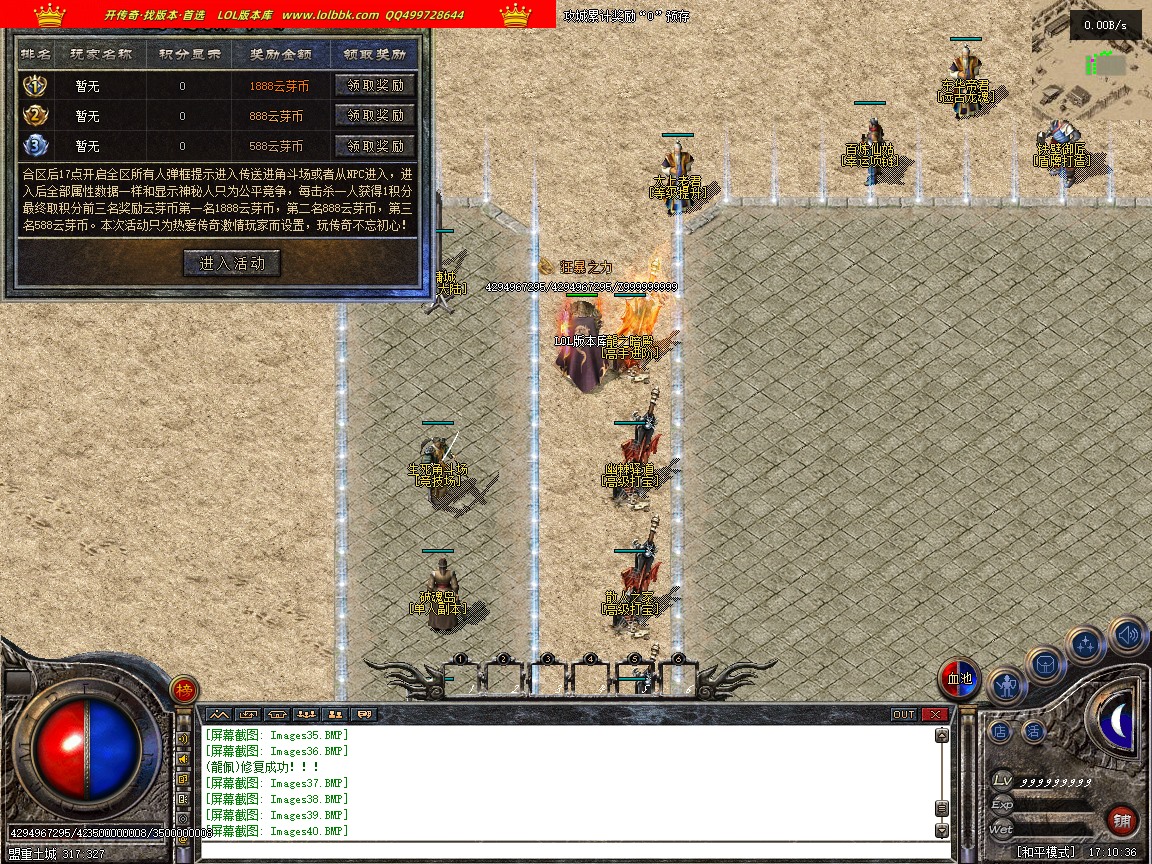Open the 店 shop button

point(1000,731)
